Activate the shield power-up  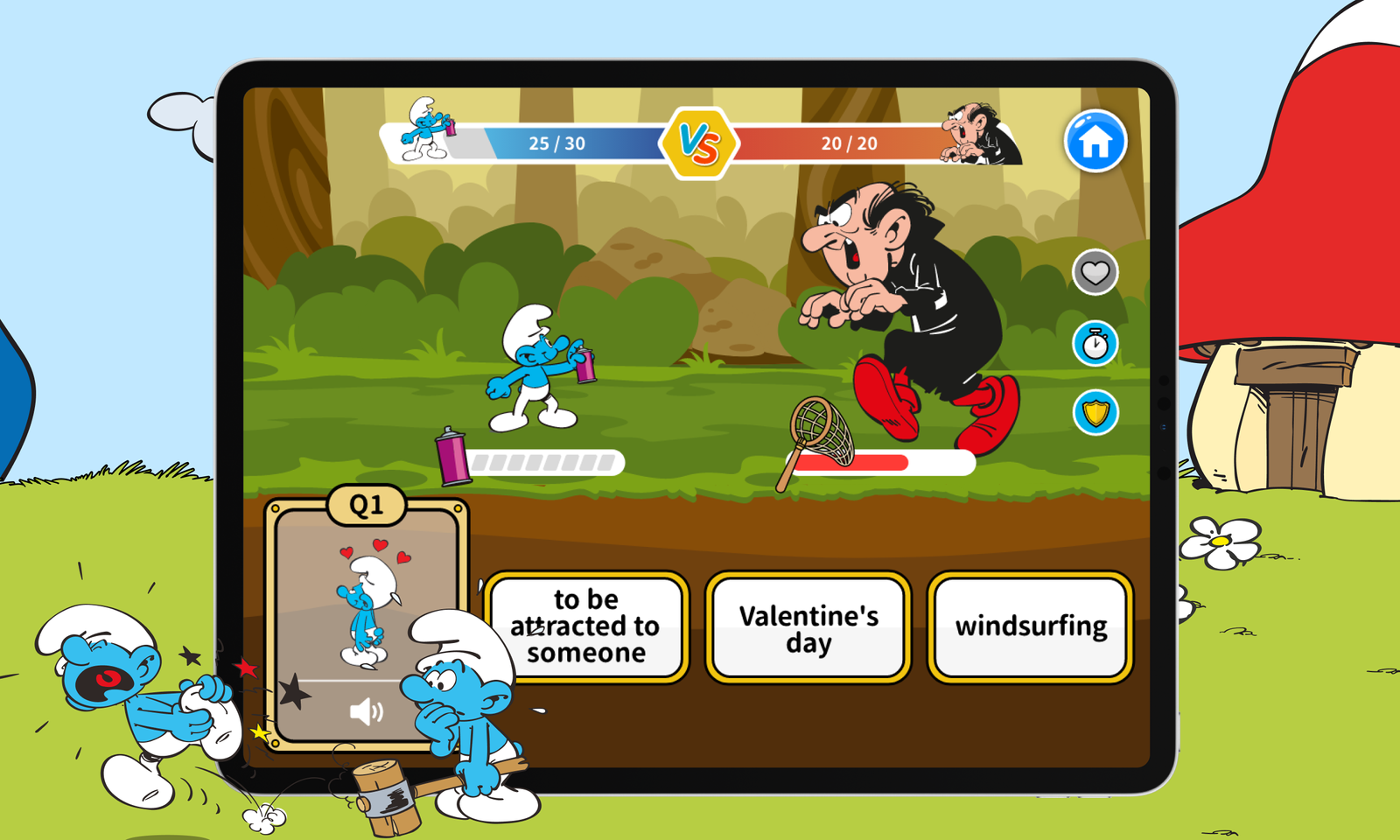pyautogui.click(x=1095, y=412)
